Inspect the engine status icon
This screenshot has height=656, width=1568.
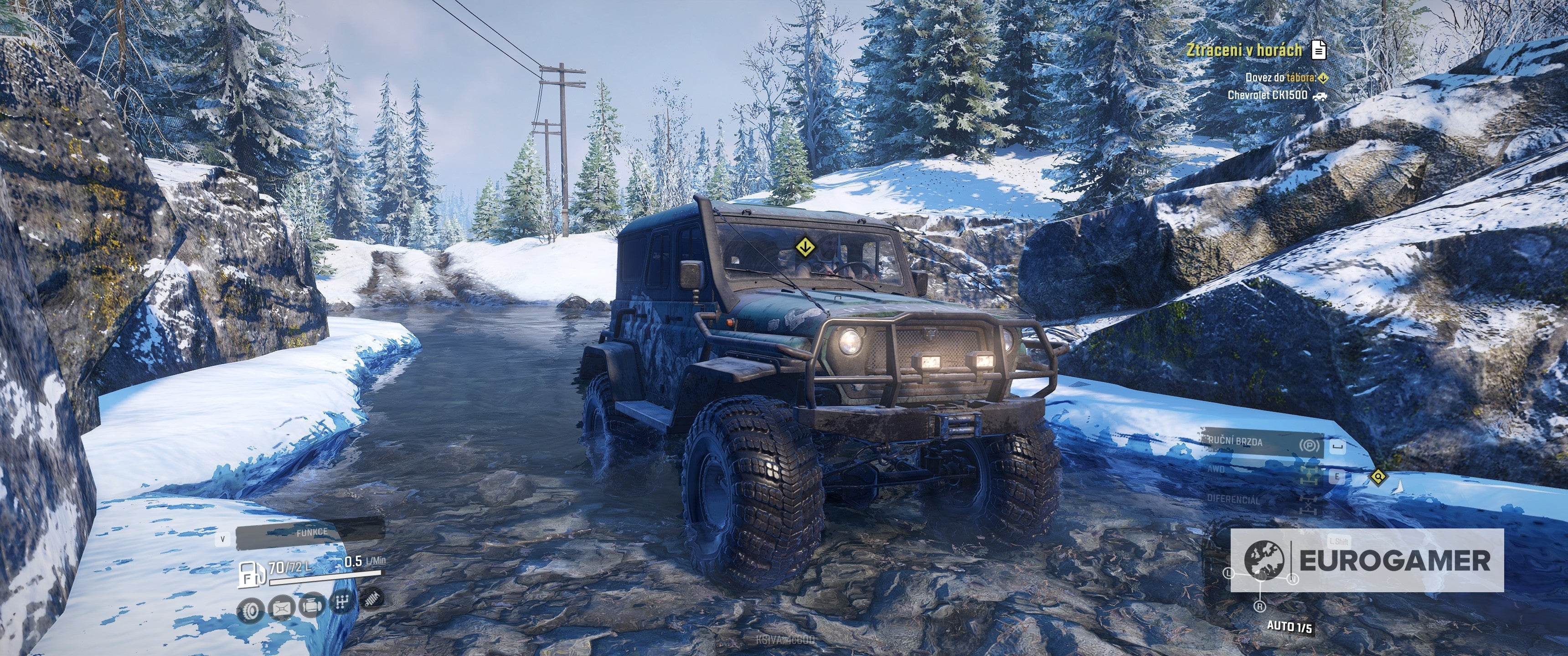[312, 606]
